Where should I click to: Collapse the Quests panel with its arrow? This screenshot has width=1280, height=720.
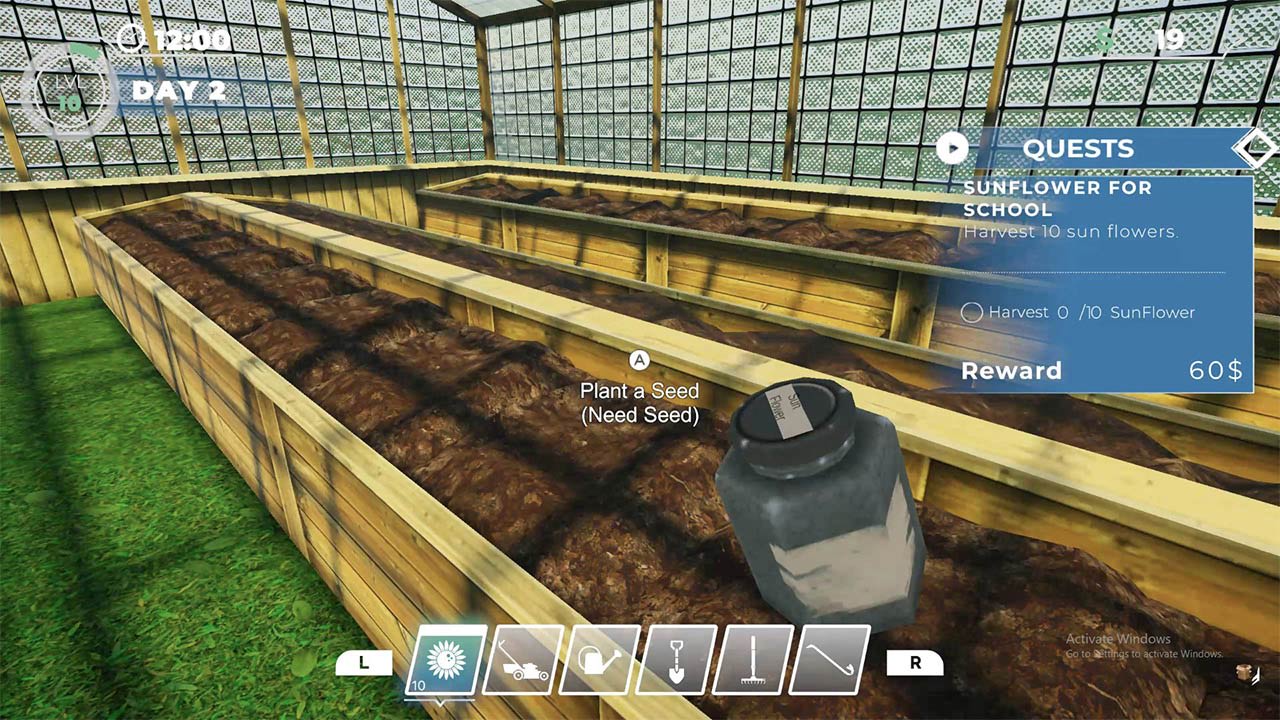pyautogui.click(x=952, y=148)
